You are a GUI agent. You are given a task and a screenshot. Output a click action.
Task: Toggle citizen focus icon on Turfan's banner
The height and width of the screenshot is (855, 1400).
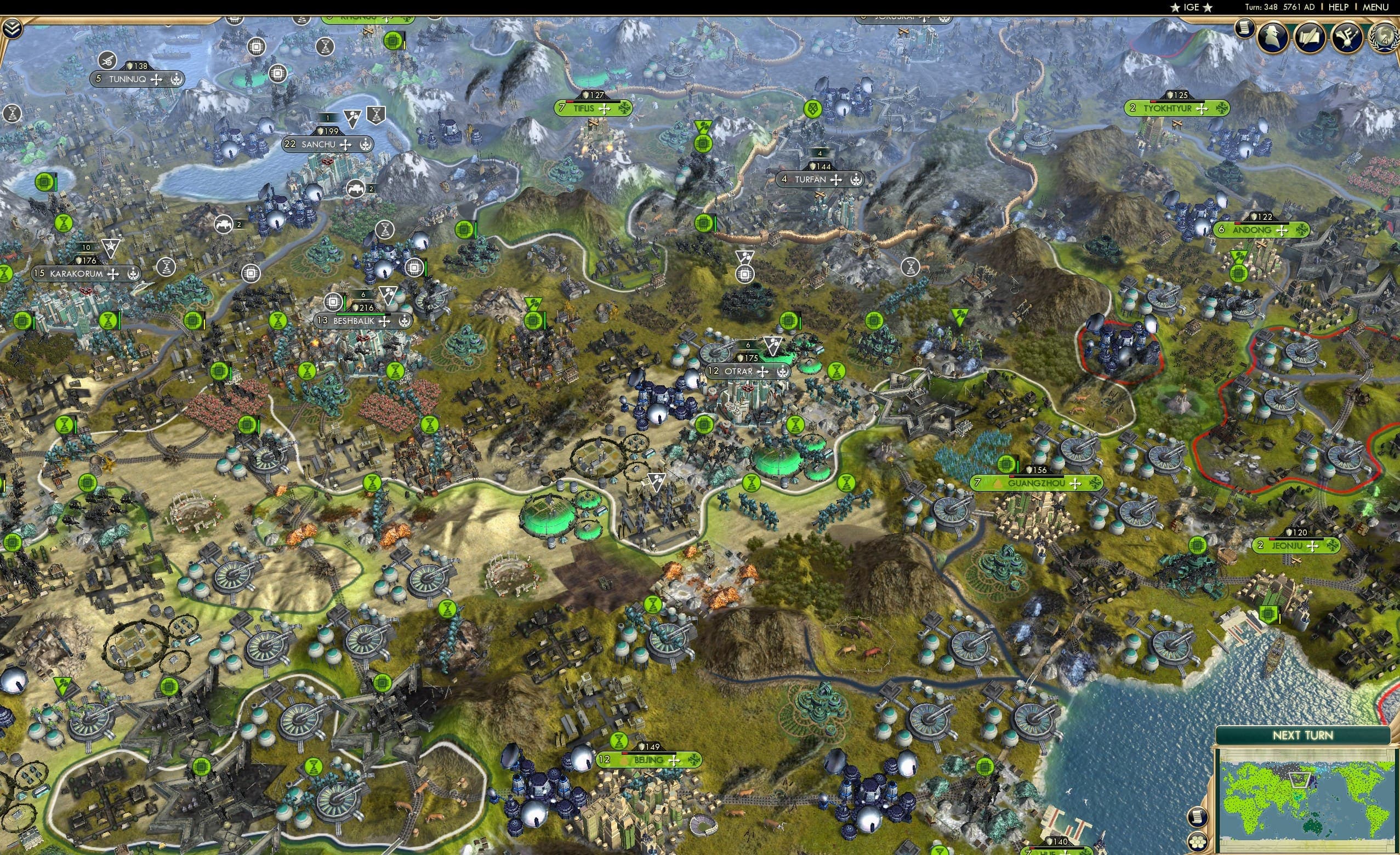tap(855, 180)
